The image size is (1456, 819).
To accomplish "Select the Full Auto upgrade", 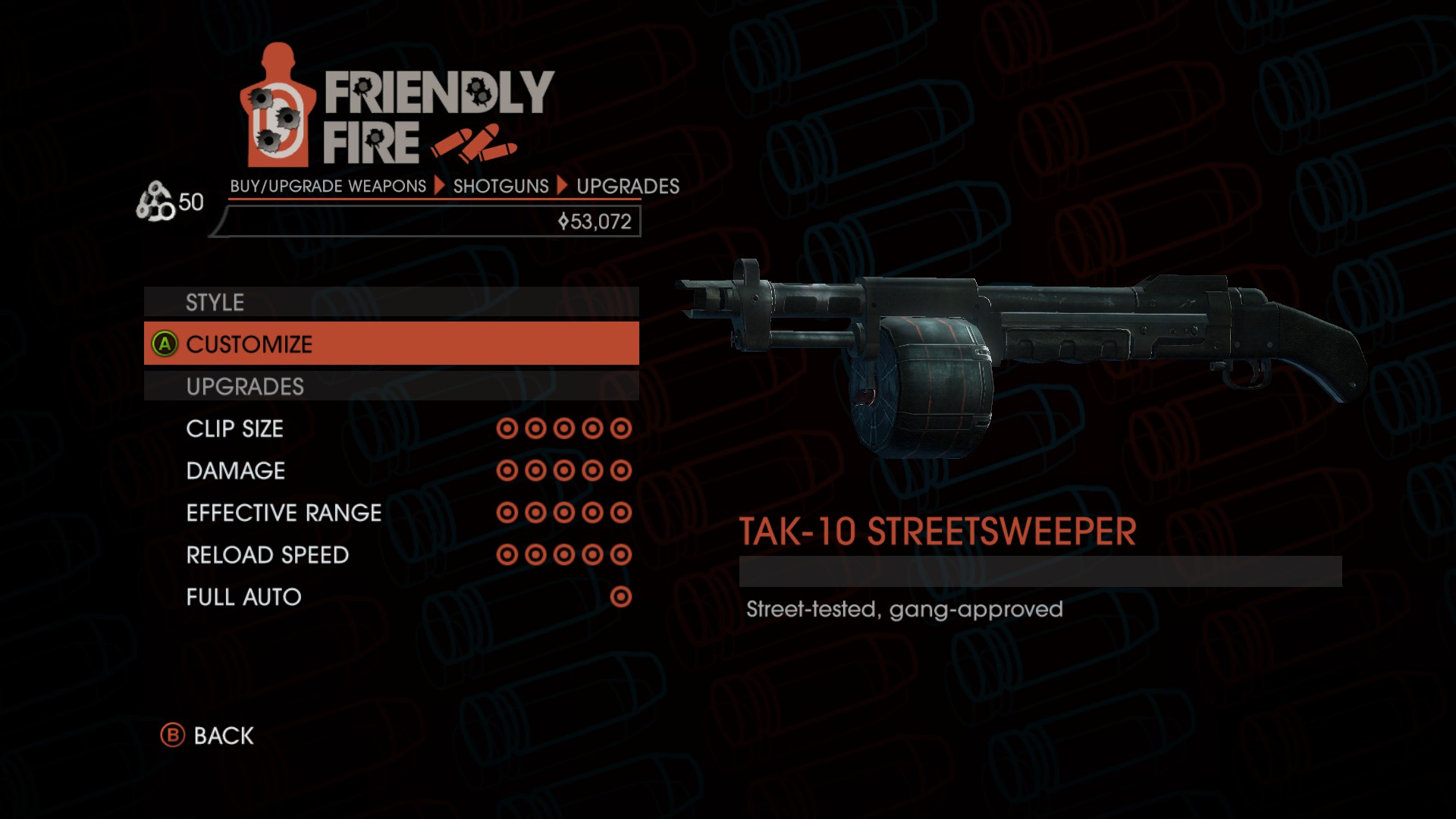I will click(x=391, y=597).
